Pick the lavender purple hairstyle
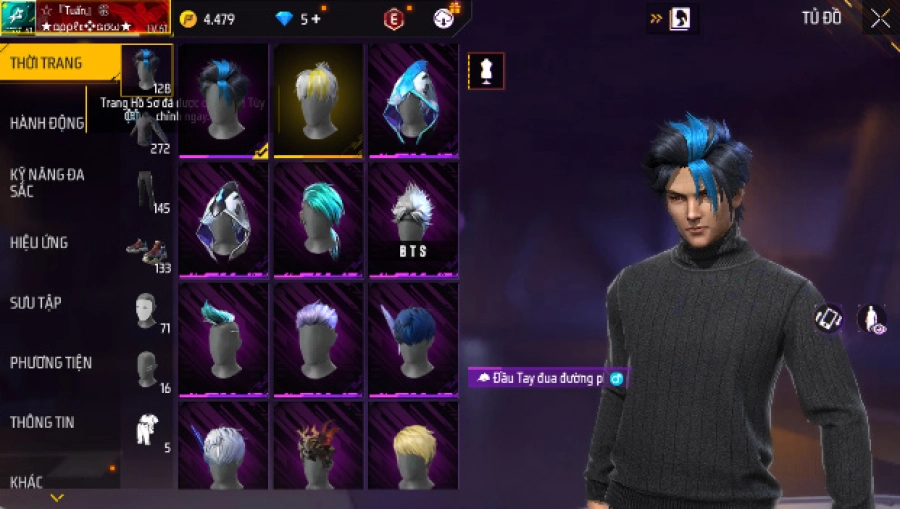Viewport: 900px width, 509px height. 318,337
